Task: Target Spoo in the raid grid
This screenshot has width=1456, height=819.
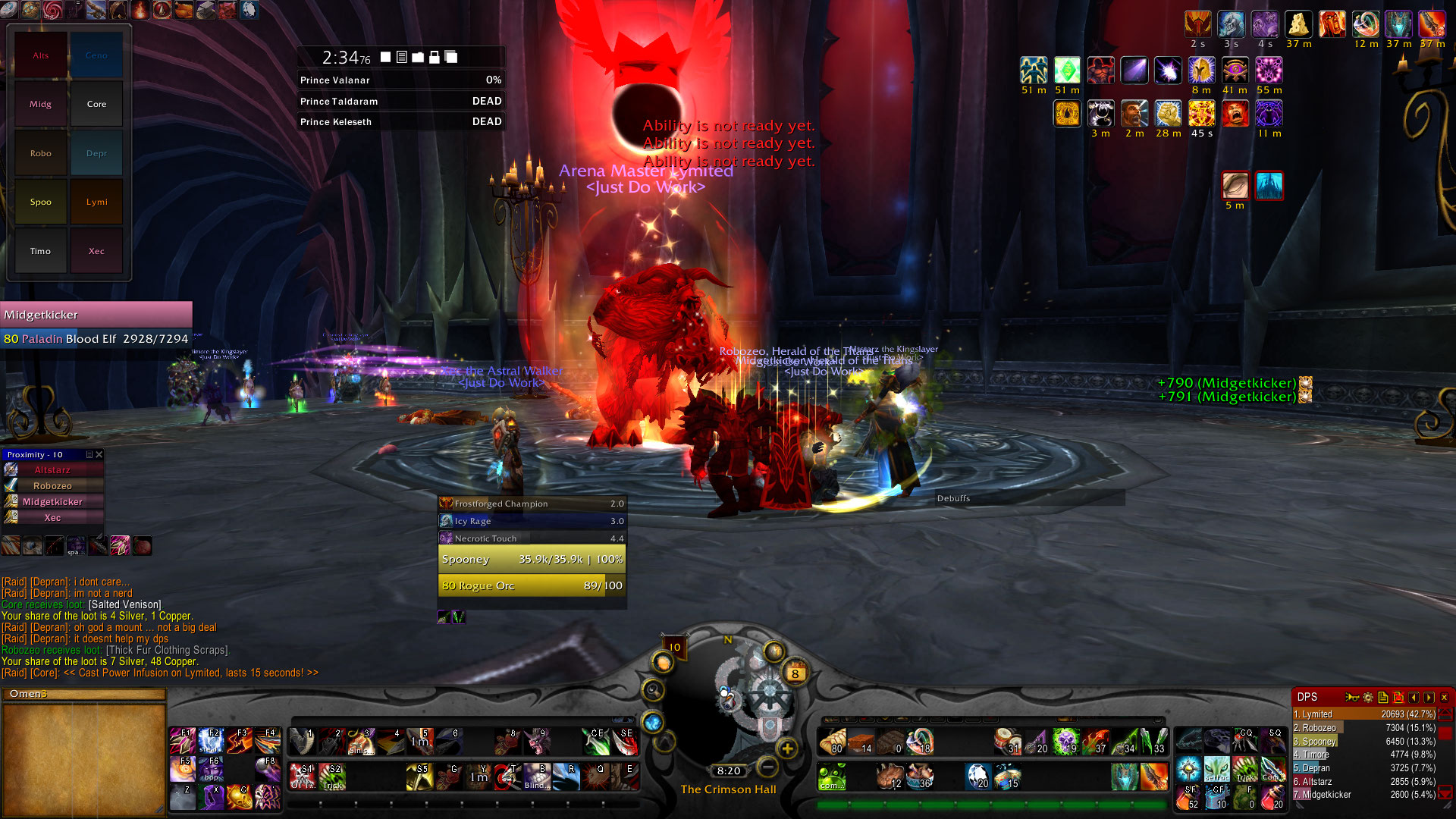Action: click(41, 202)
